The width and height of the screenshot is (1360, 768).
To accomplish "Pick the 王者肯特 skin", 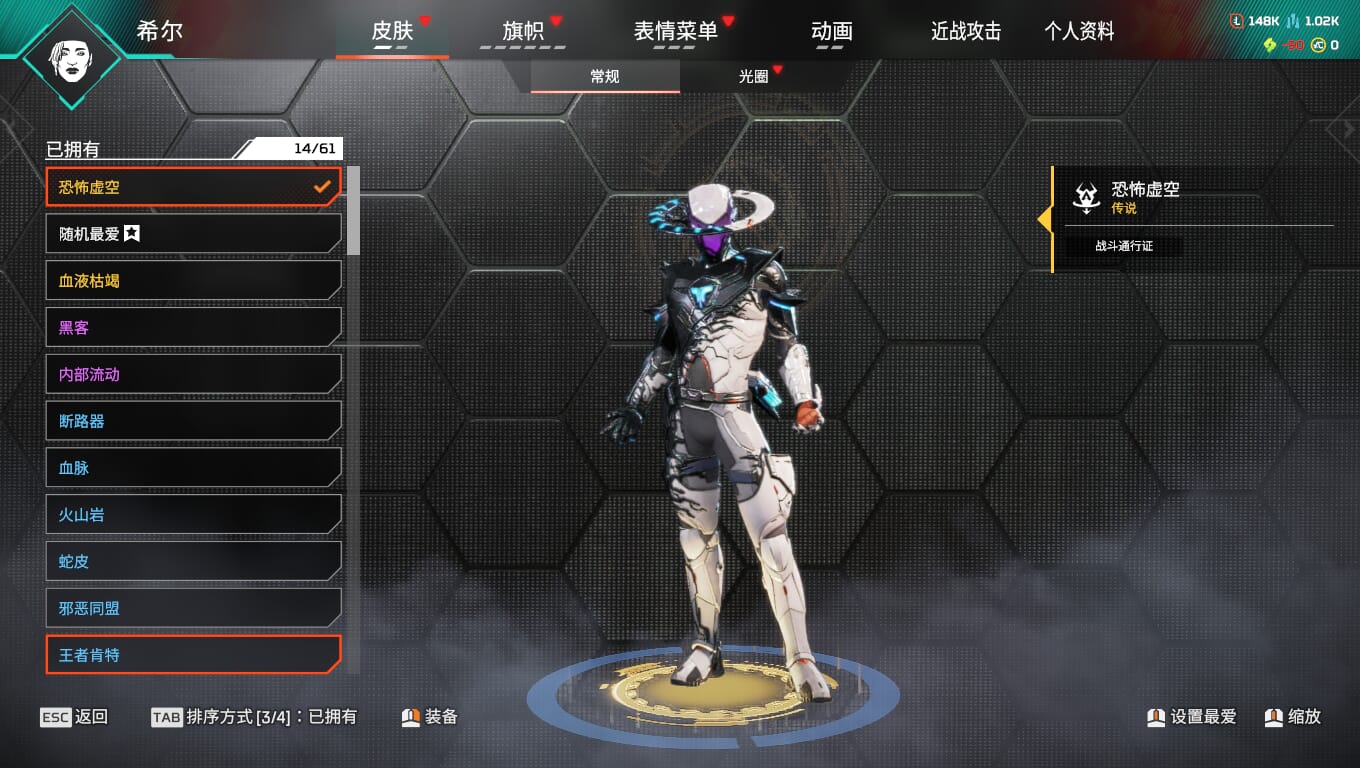I will [193, 655].
